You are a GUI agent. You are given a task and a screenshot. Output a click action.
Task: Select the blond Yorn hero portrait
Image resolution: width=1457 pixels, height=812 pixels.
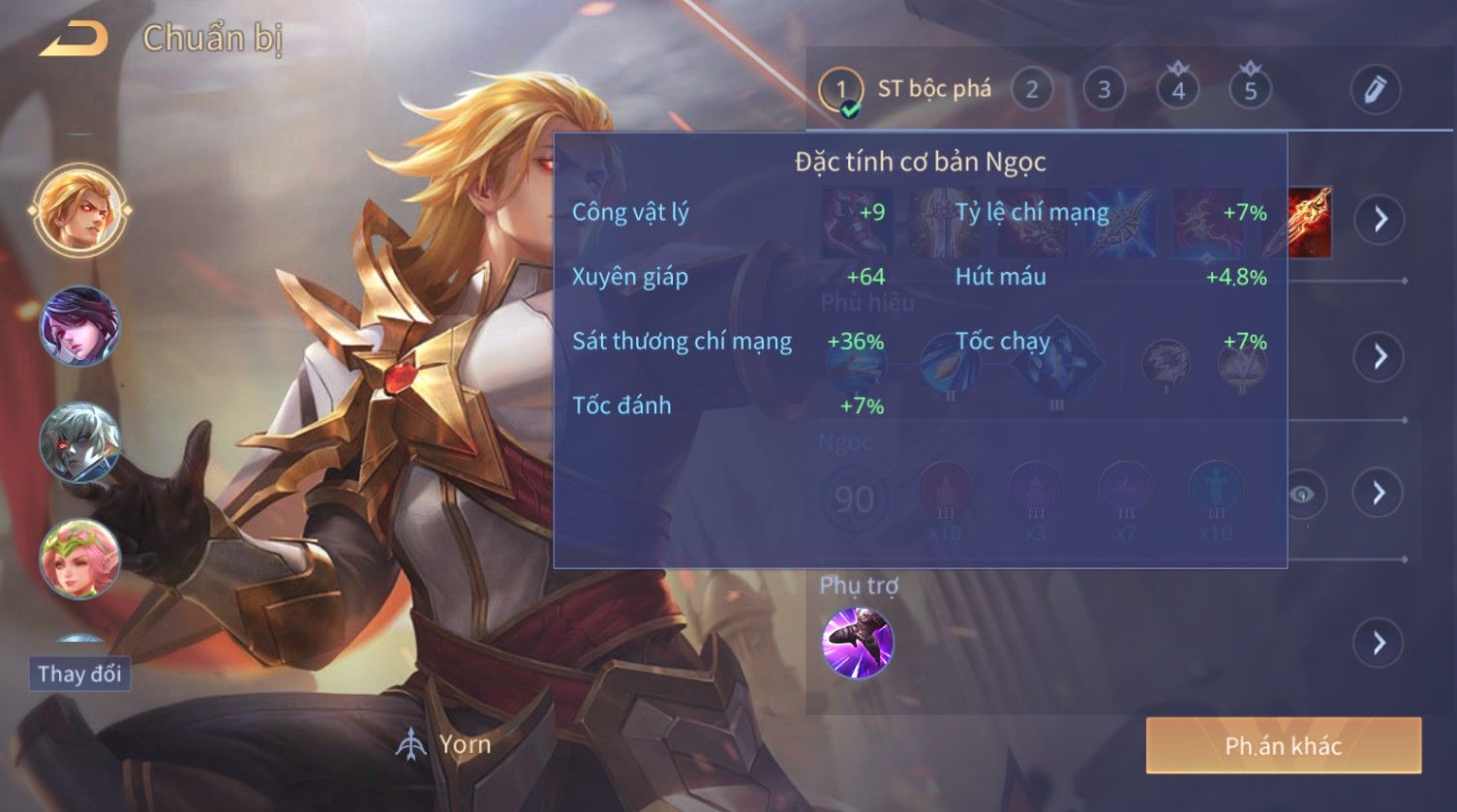[x=79, y=209]
